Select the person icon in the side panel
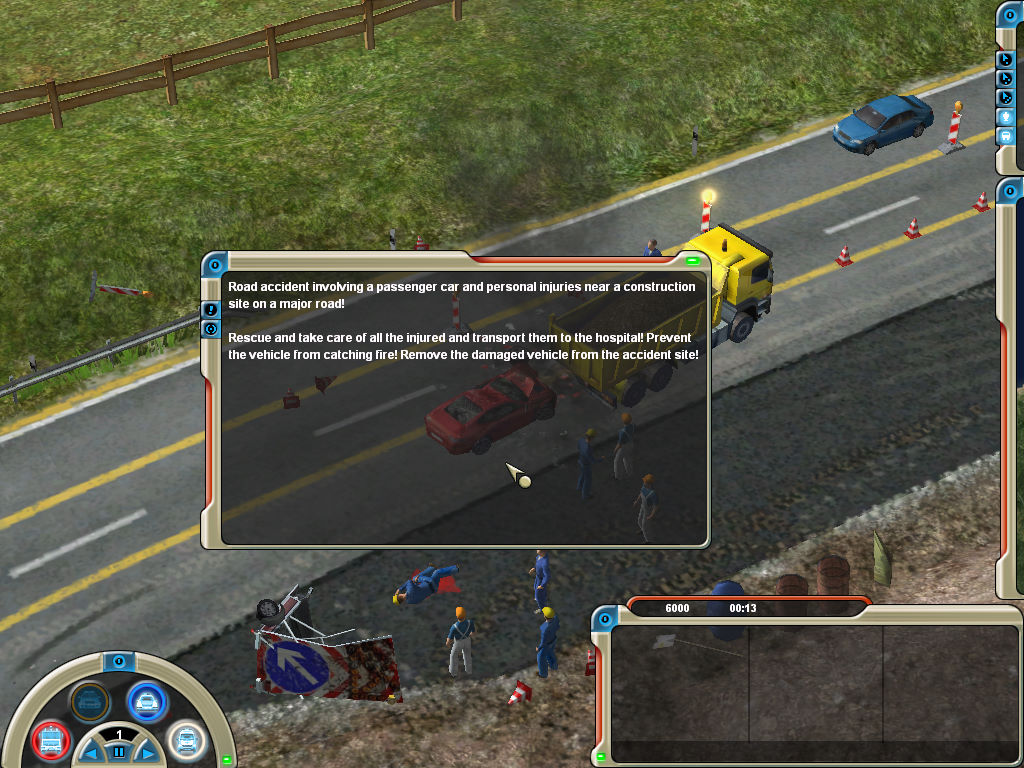The width and height of the screenshot is (1024, 768). [1006, 116]
